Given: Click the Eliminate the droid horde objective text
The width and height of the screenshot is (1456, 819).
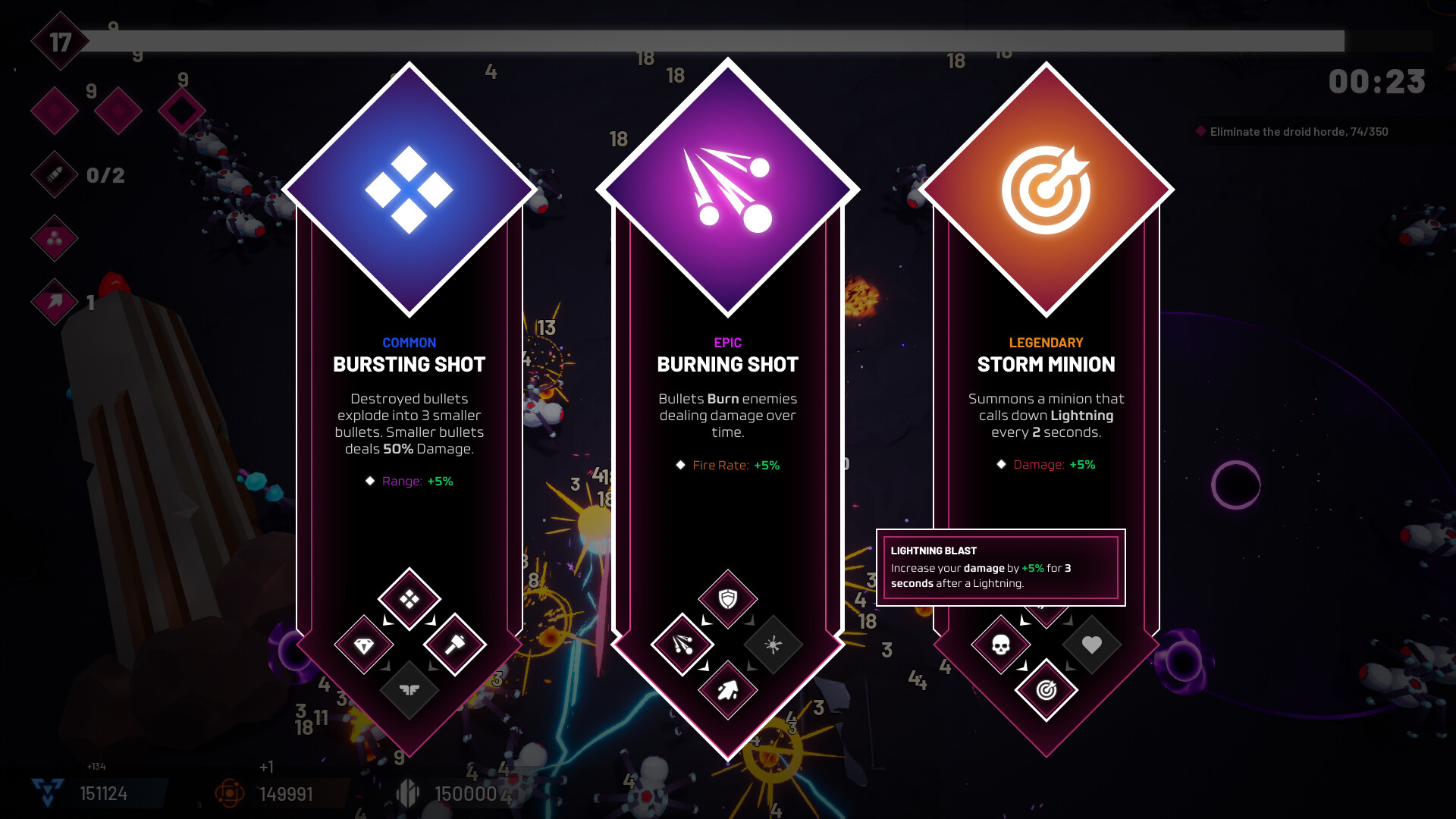Looking at the screenshot, I should pyautogui.click(x=1298, y=131).
